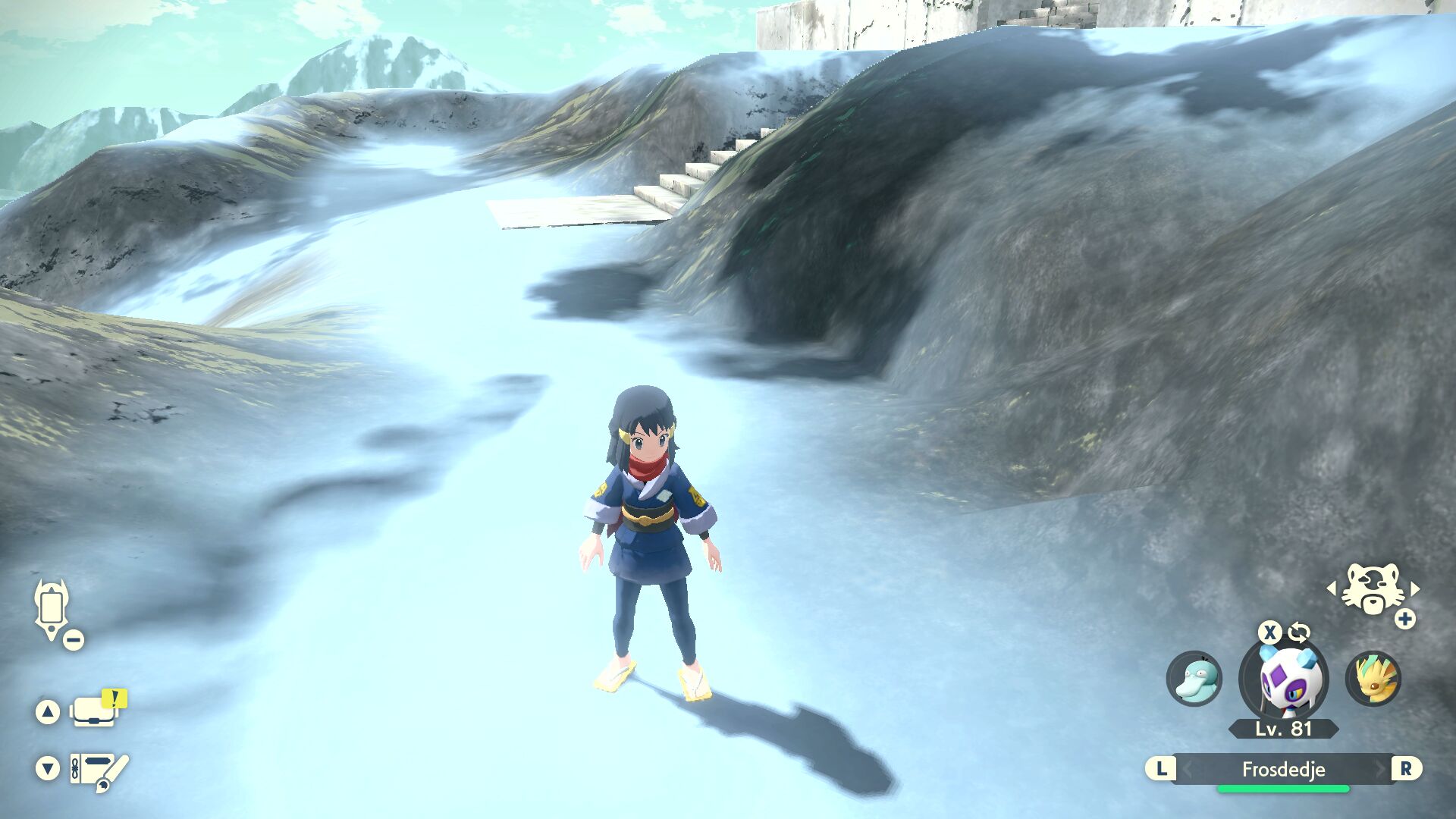Go to previous Pokémon via name-bar left chevron
This screenshot has height=819, width=1456.
1188,769
